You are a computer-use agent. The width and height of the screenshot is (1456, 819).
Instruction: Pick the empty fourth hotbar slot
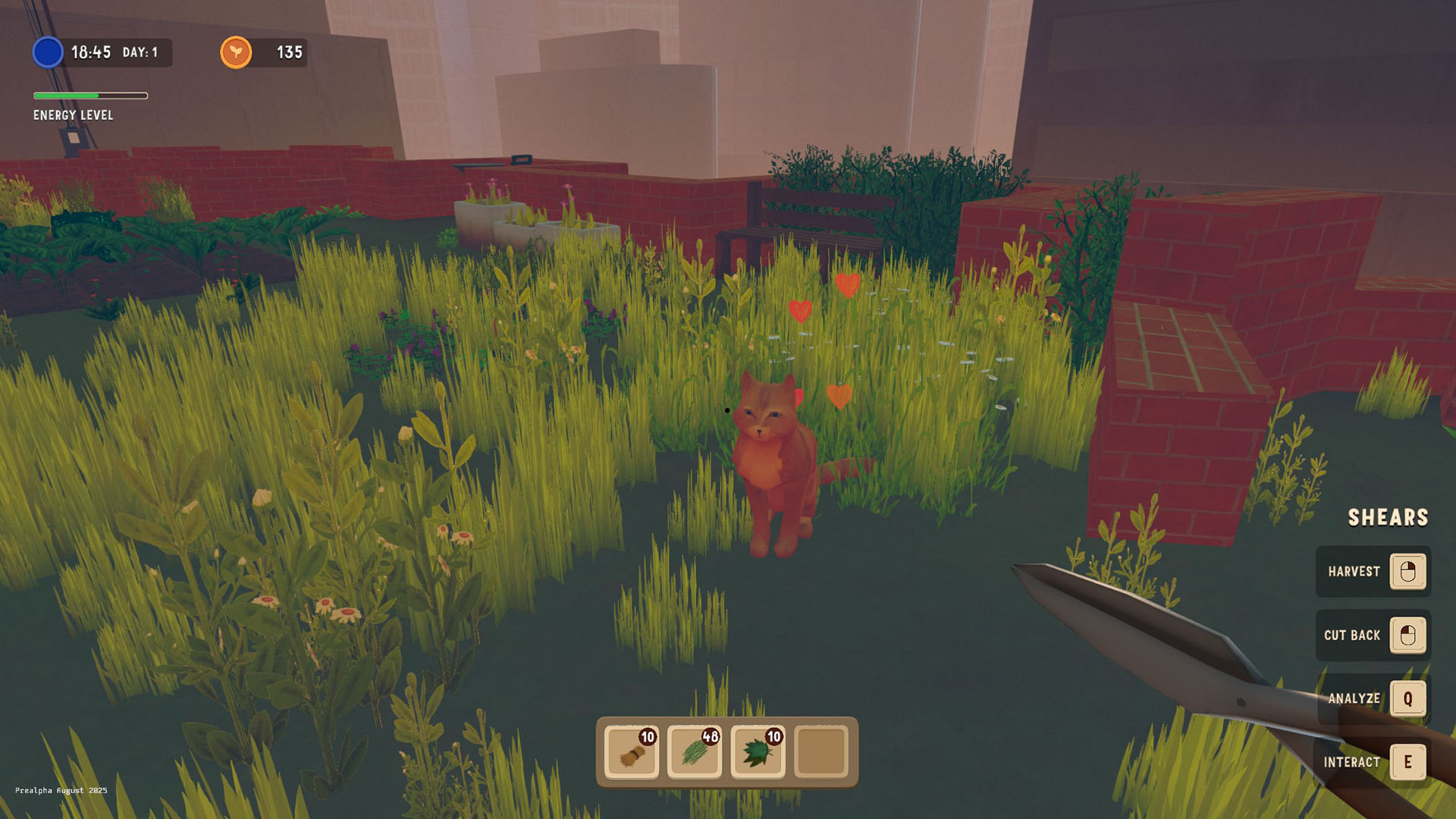click(821, 752)
